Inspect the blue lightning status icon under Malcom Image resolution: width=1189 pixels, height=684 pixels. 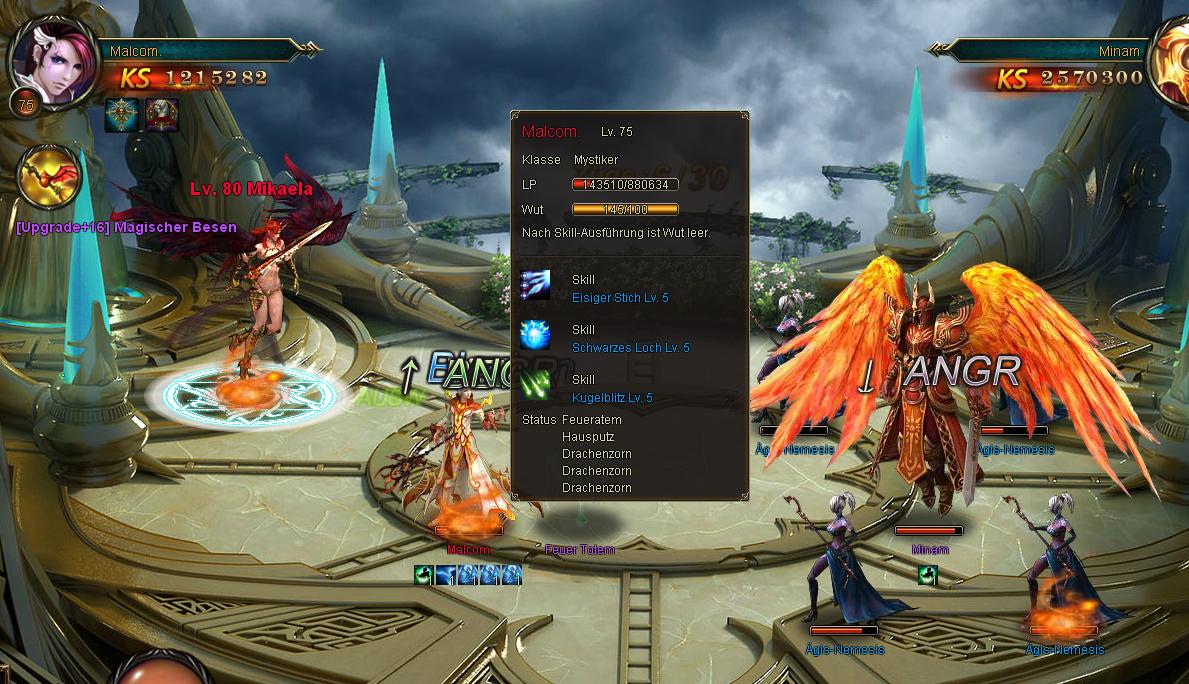tap(445, 575)
